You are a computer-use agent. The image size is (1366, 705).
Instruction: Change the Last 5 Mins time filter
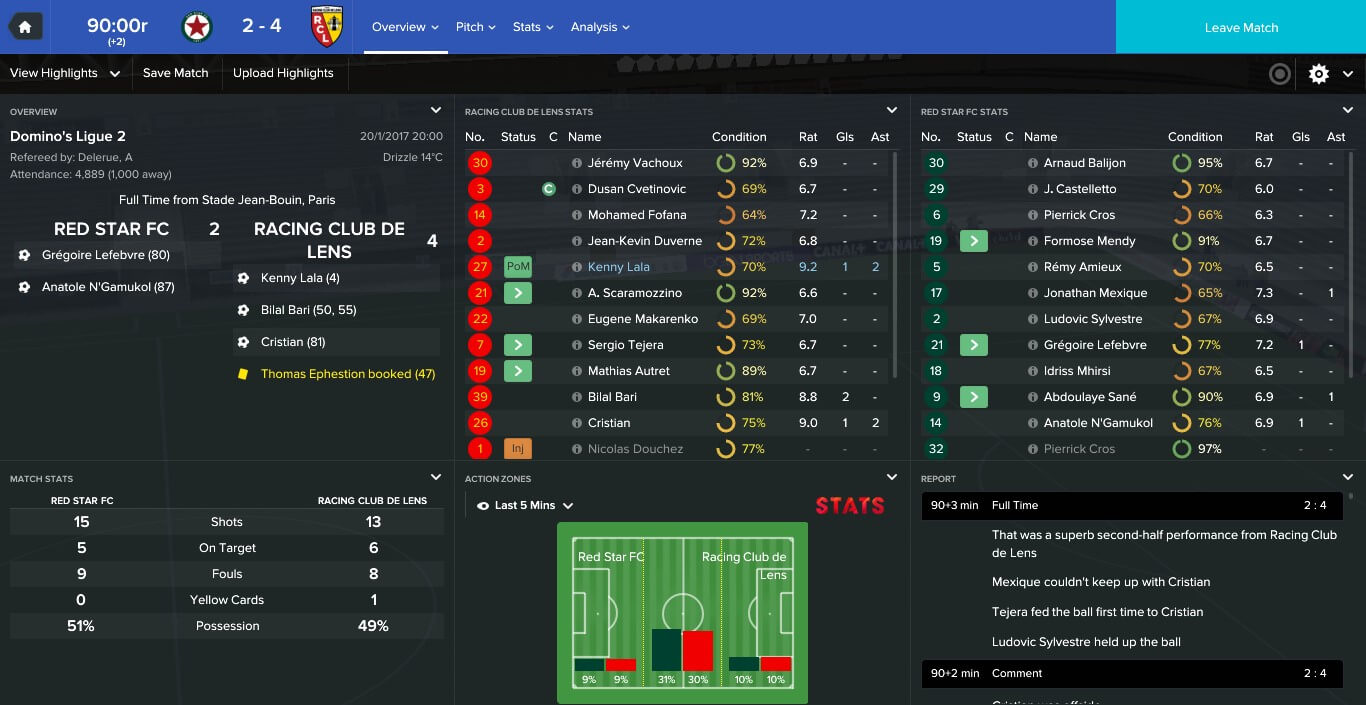526,505
